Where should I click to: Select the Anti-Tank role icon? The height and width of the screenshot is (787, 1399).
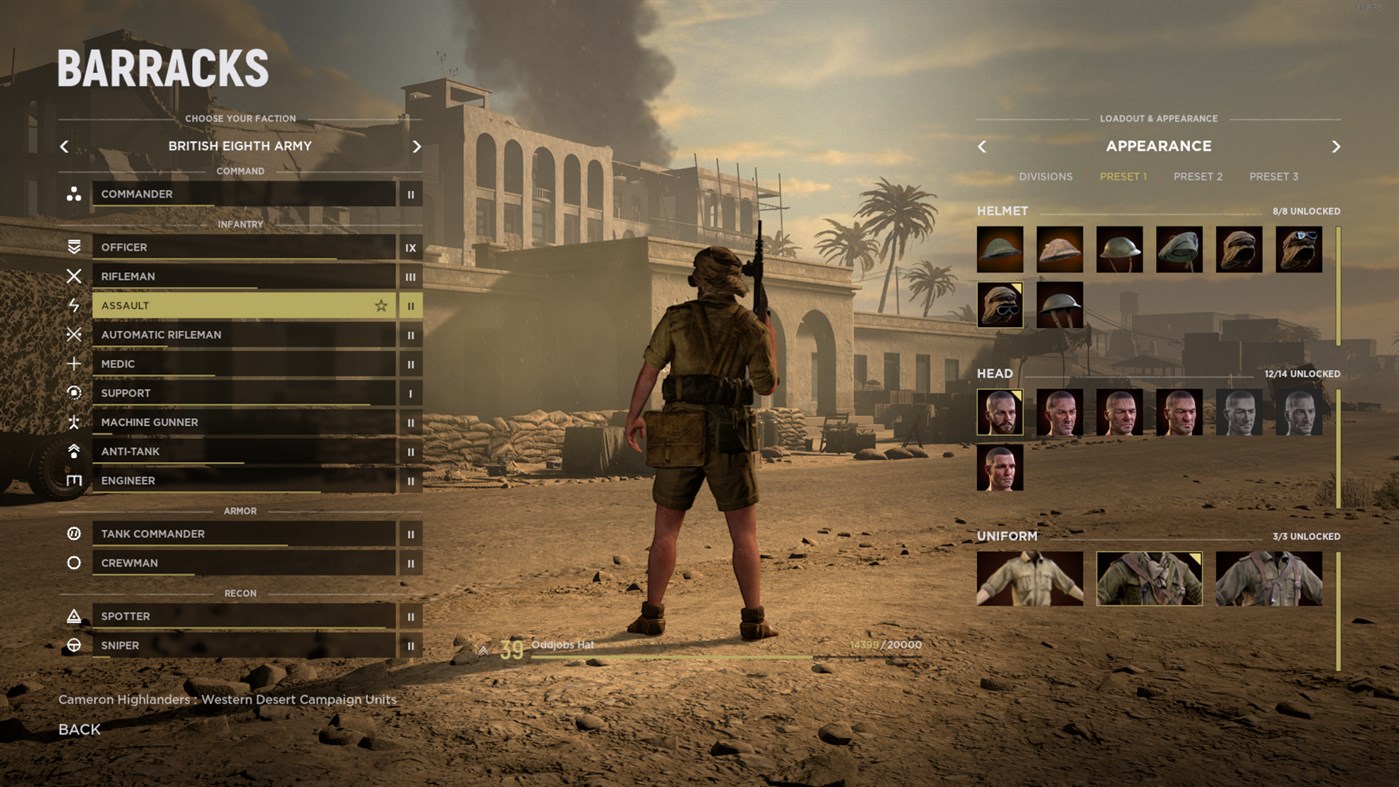[x=72, y=451]
